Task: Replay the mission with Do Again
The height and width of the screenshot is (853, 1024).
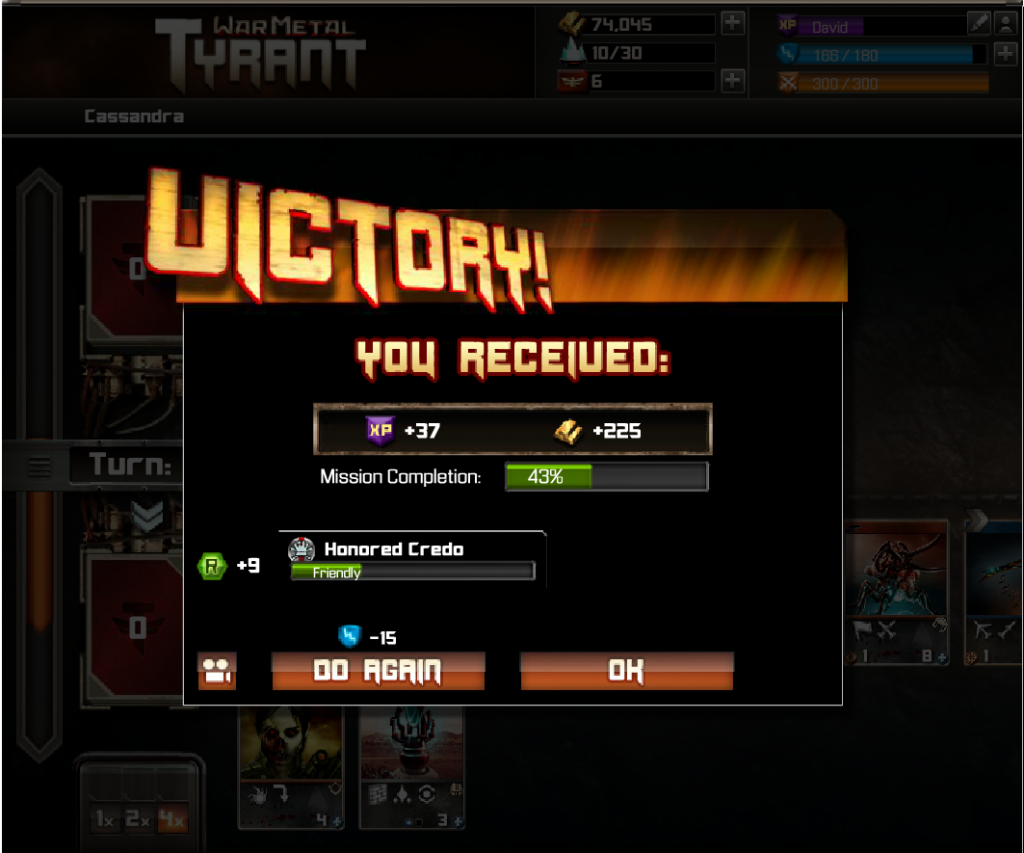Action: (378, 671)
